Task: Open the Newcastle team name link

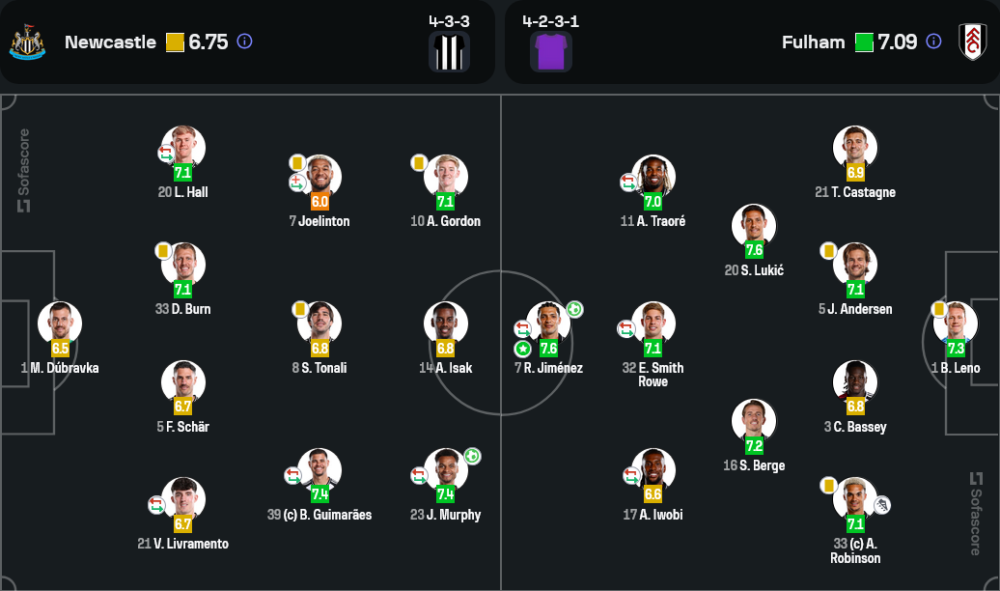Action: (x=110, y=42)
